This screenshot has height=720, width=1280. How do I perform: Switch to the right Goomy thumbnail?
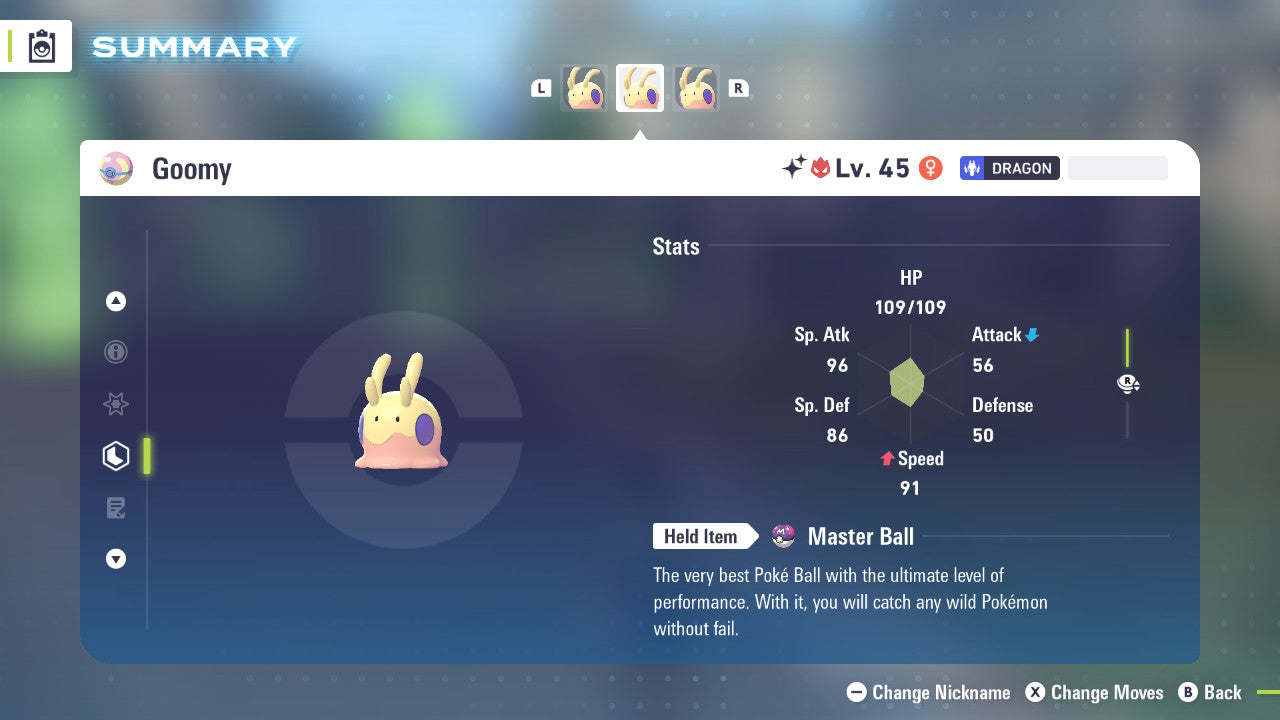click(696, 88)
